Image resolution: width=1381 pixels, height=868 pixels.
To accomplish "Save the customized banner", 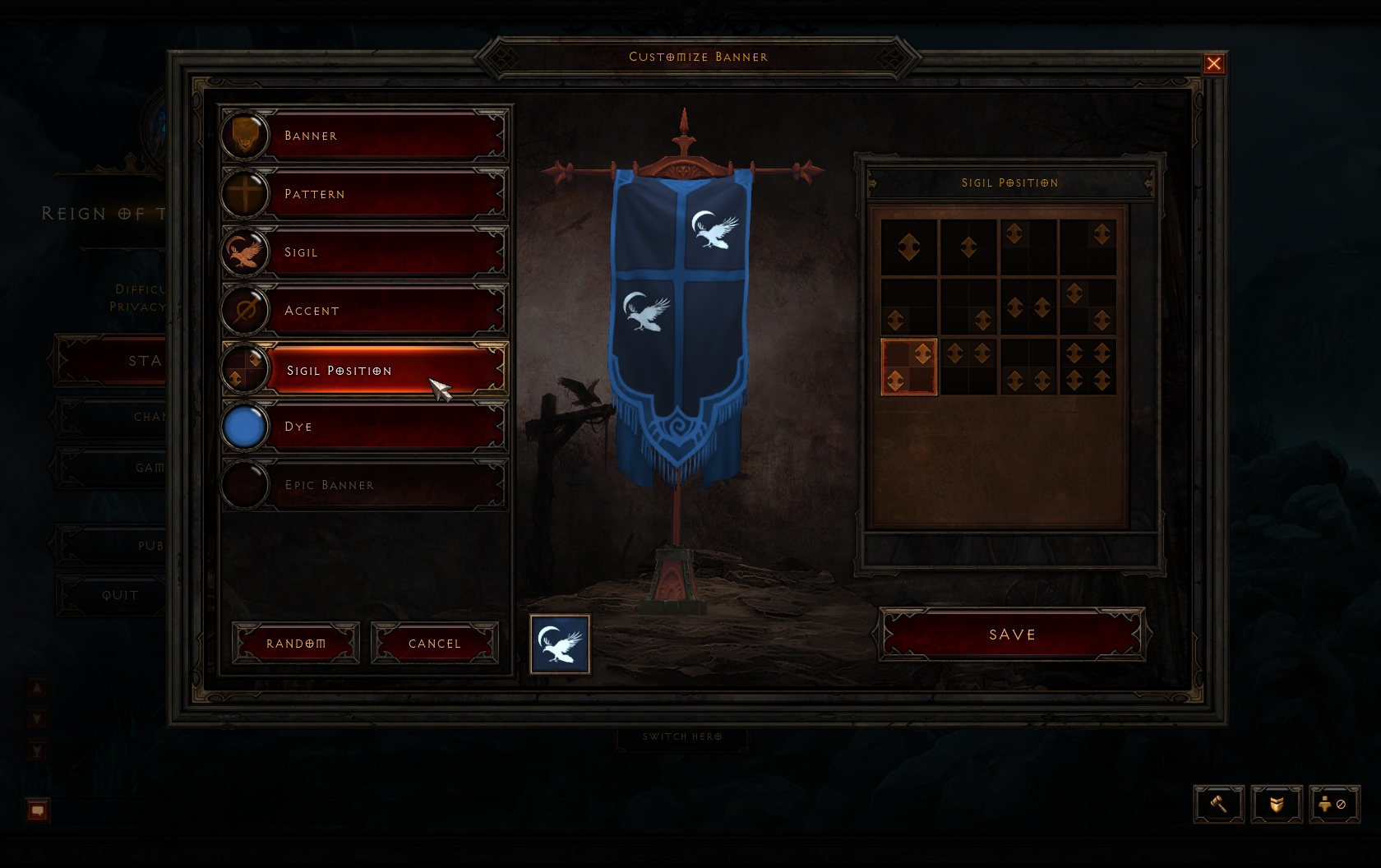I will tap(1012, 635).
